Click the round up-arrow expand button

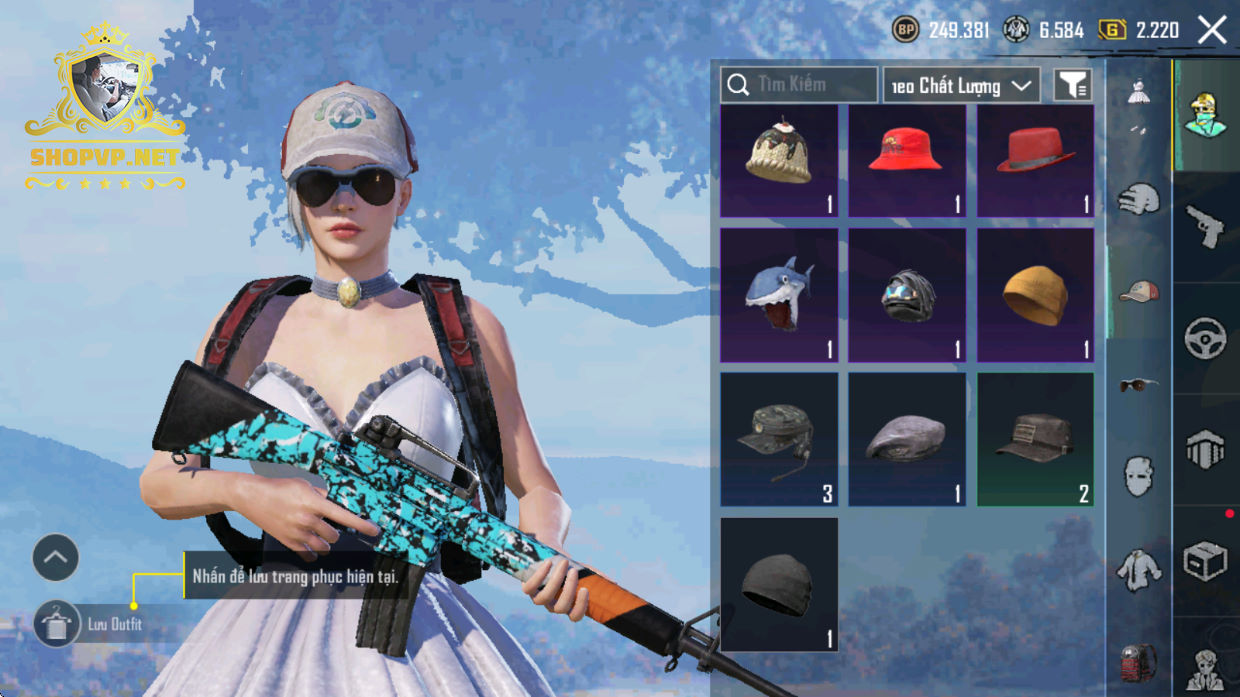coord(56,558)
